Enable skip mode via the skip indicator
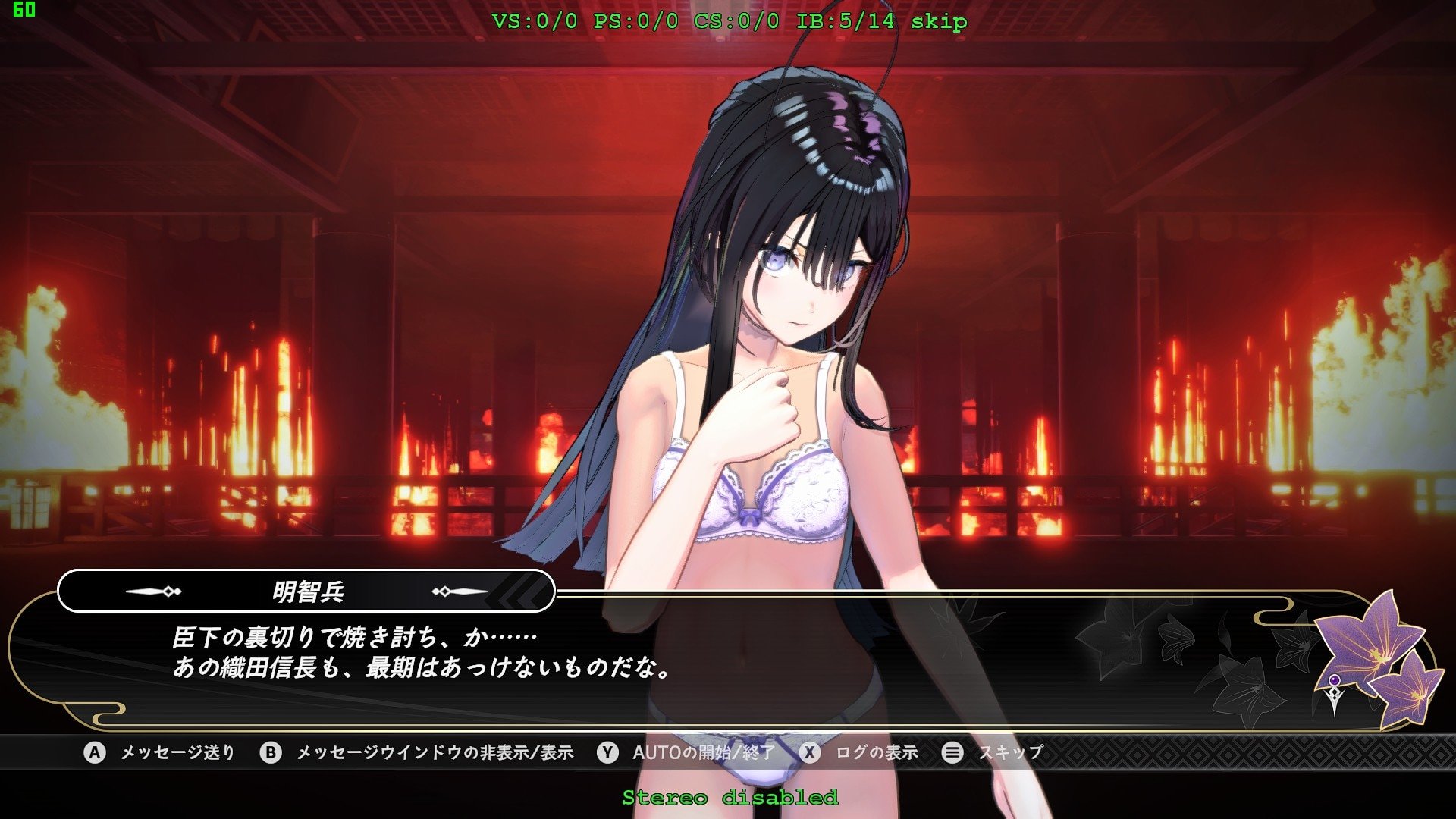1456x819 pixels. (x=940, y=23)
